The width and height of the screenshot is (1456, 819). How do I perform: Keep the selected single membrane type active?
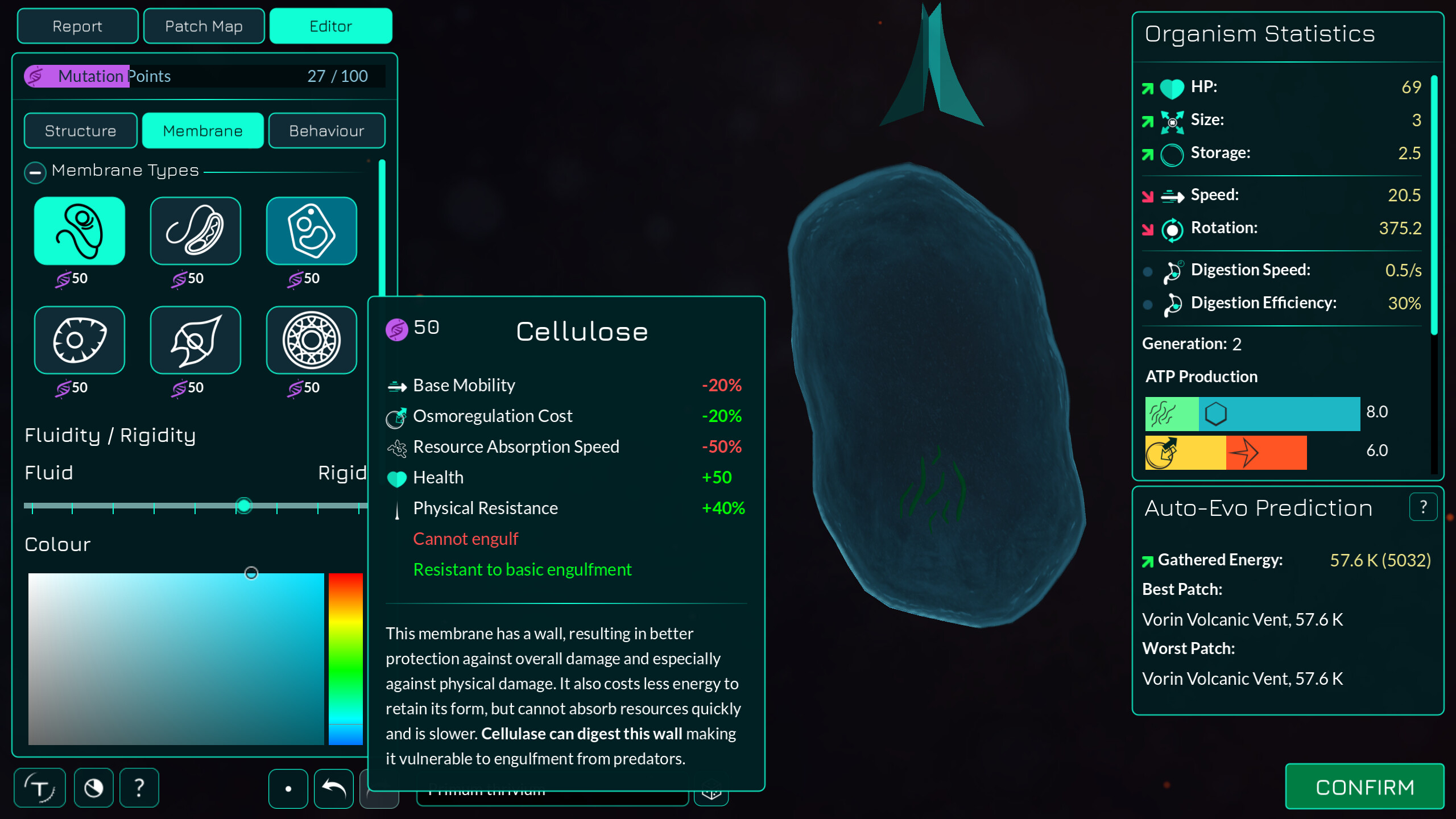click(x=80, y=230)
